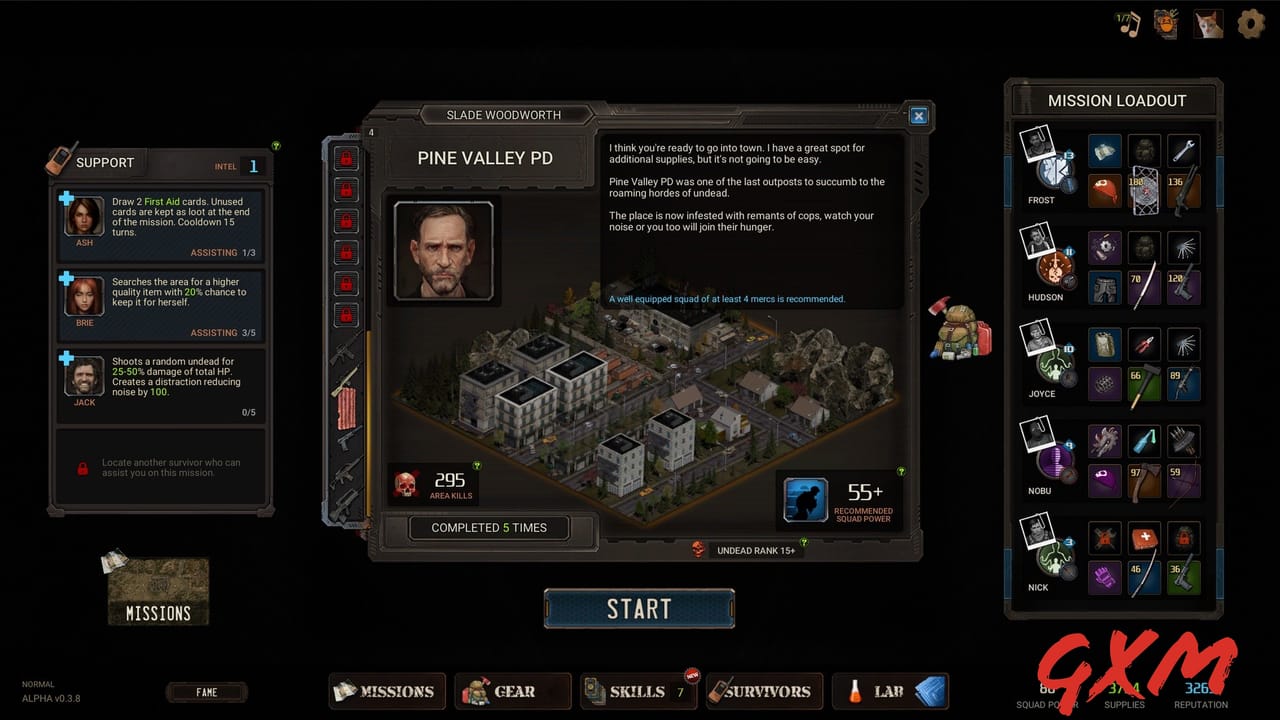
Task: View the cat photo icon in the top bar
Action: (1208, 23)
